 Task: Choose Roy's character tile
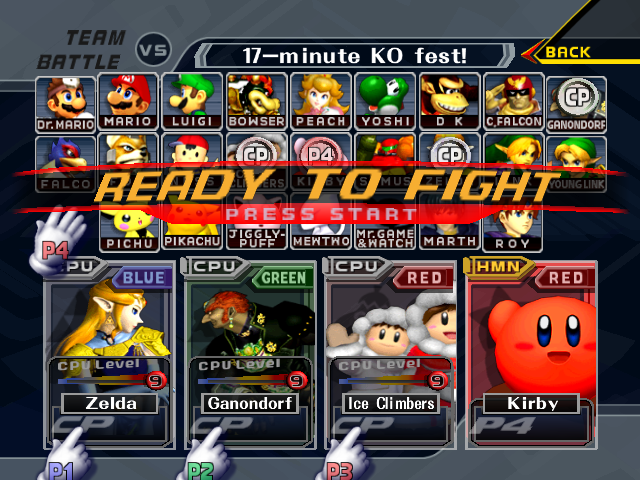pyautogui.click(x=513, y=230)
